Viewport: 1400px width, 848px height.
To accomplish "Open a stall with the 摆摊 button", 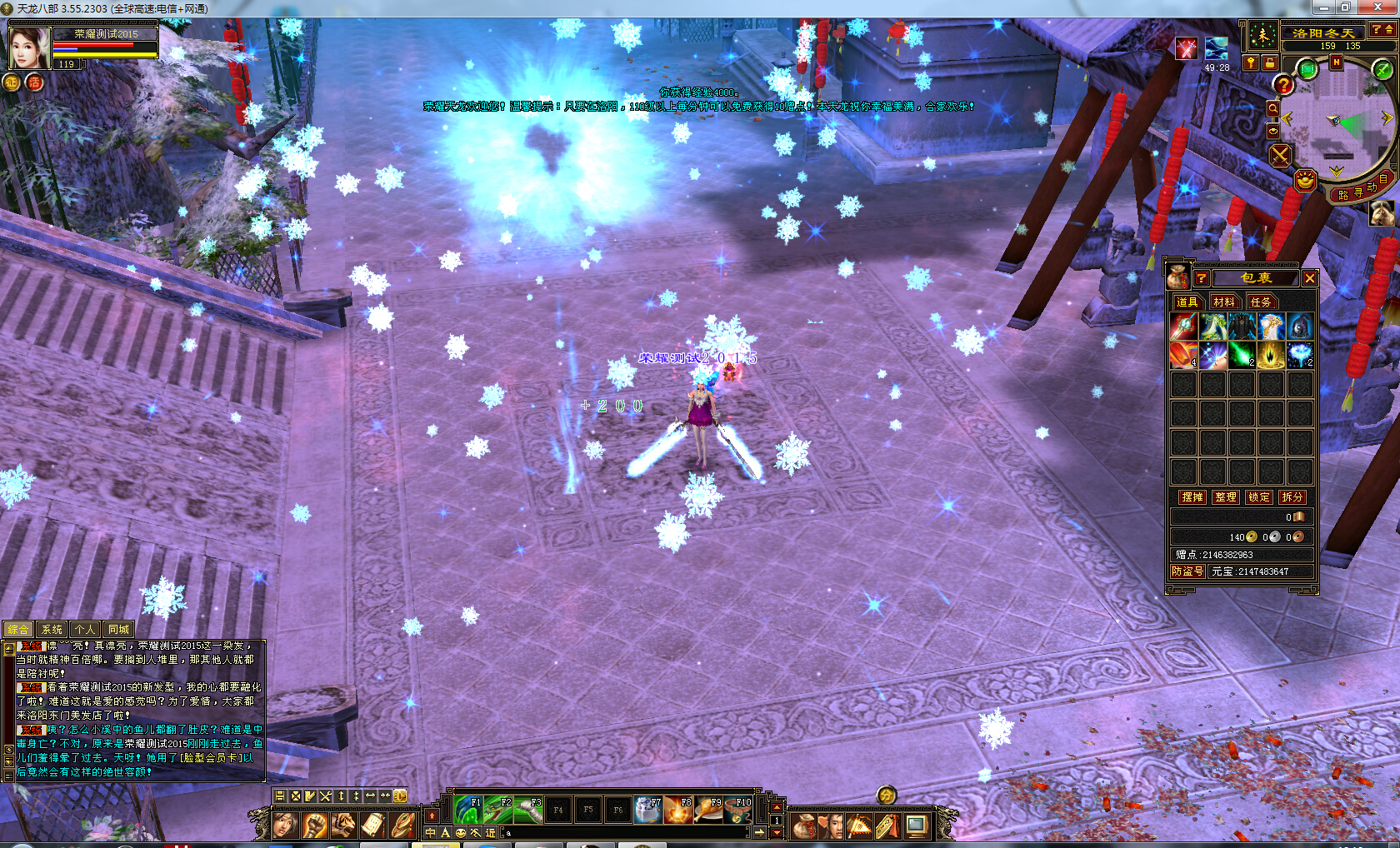I will (x=1192, y=496).
